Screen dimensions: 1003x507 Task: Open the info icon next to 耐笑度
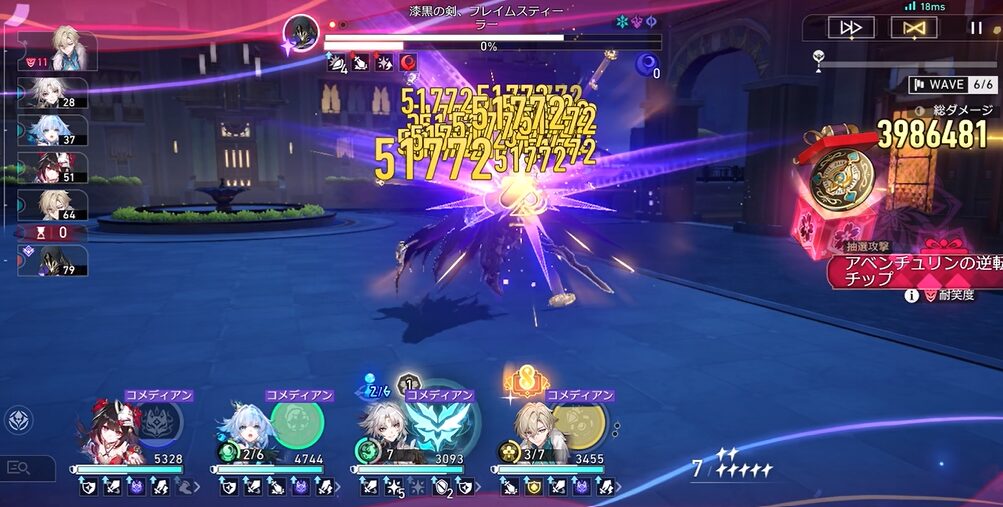911,296
